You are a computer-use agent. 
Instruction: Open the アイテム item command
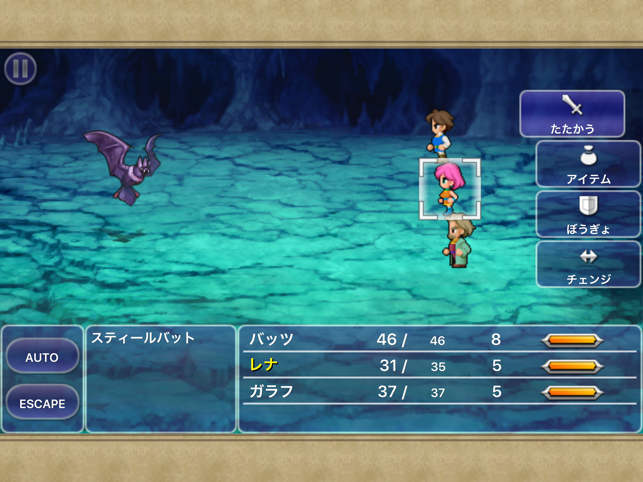tap(588, 164)
